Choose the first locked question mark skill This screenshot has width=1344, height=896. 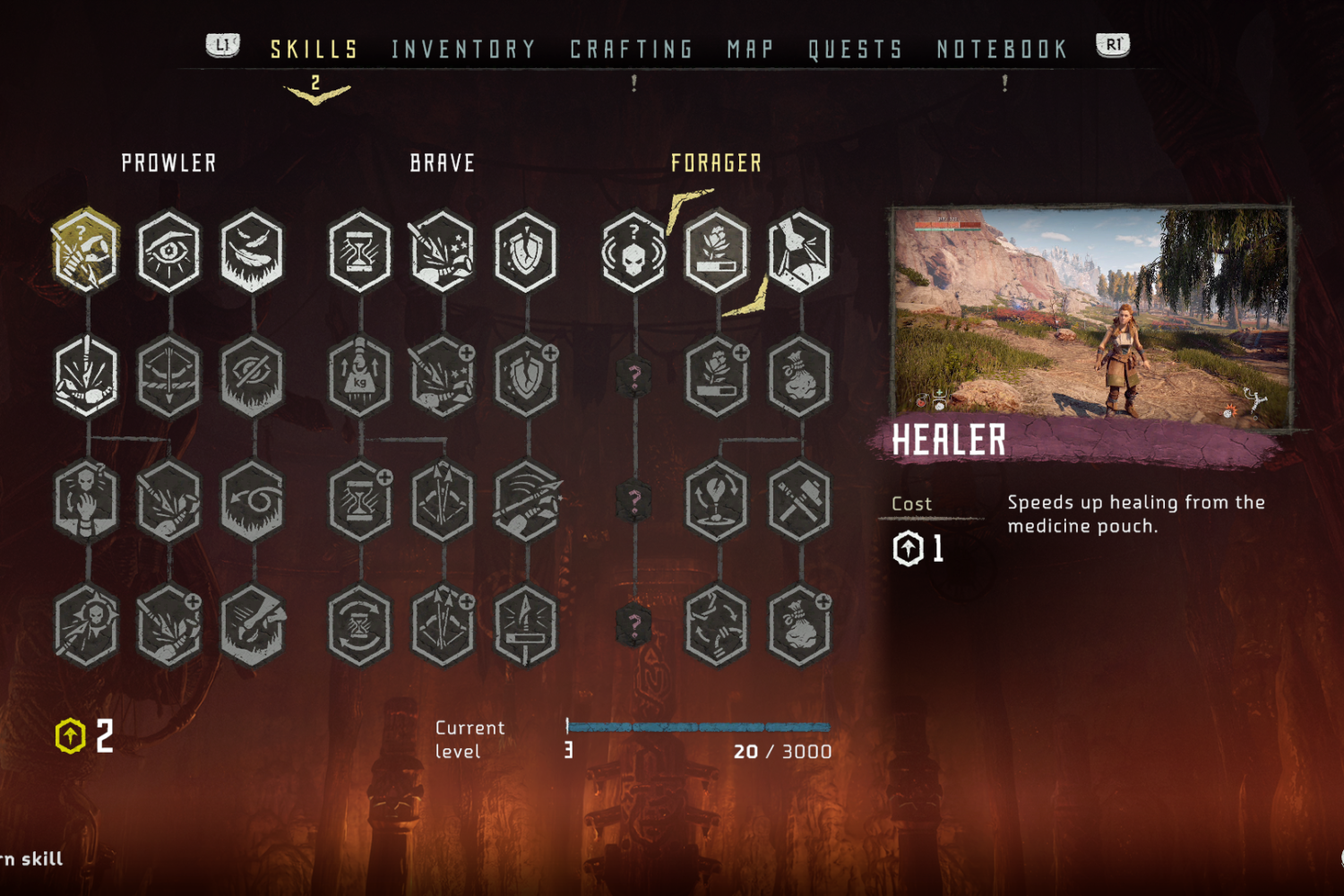(634, 376)
